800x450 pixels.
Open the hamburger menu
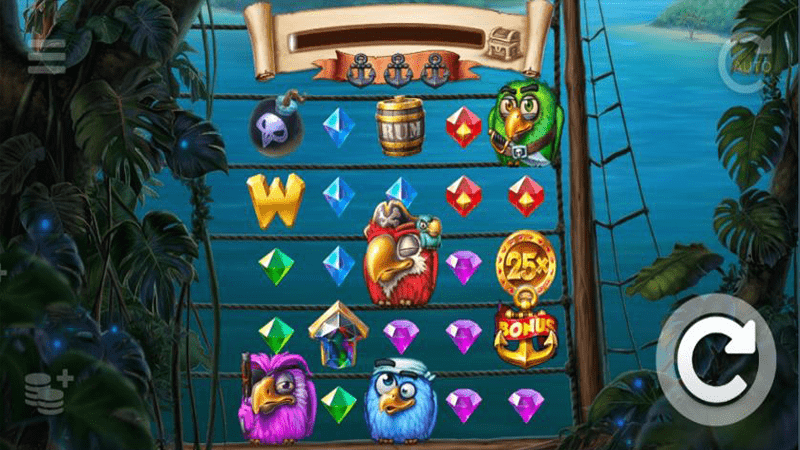(47, 58)
